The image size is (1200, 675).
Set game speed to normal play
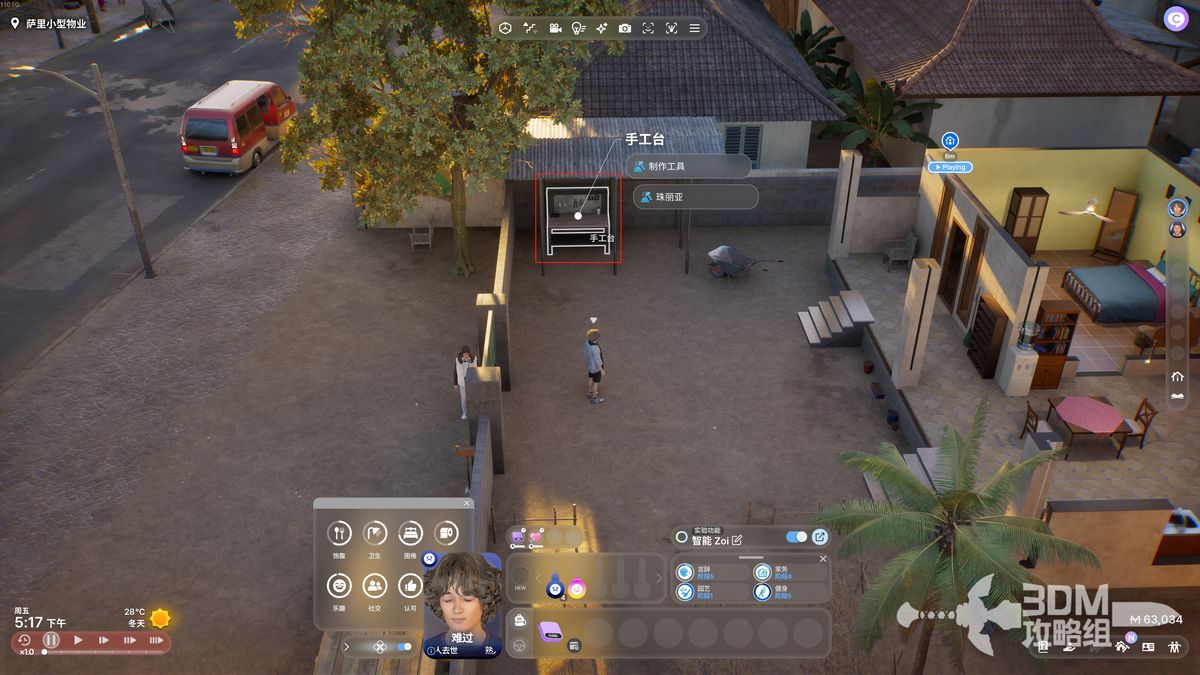coord(78,640)
